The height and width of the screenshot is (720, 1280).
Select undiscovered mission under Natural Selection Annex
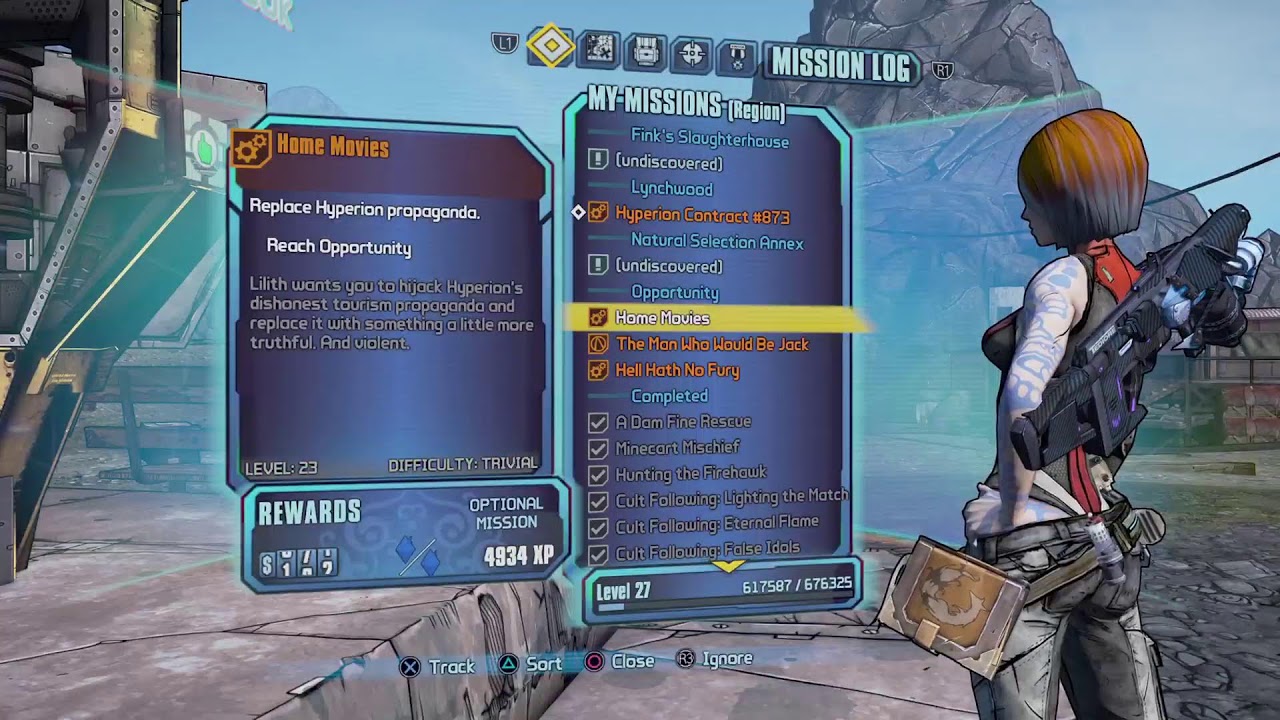click(x=668, y=266)
